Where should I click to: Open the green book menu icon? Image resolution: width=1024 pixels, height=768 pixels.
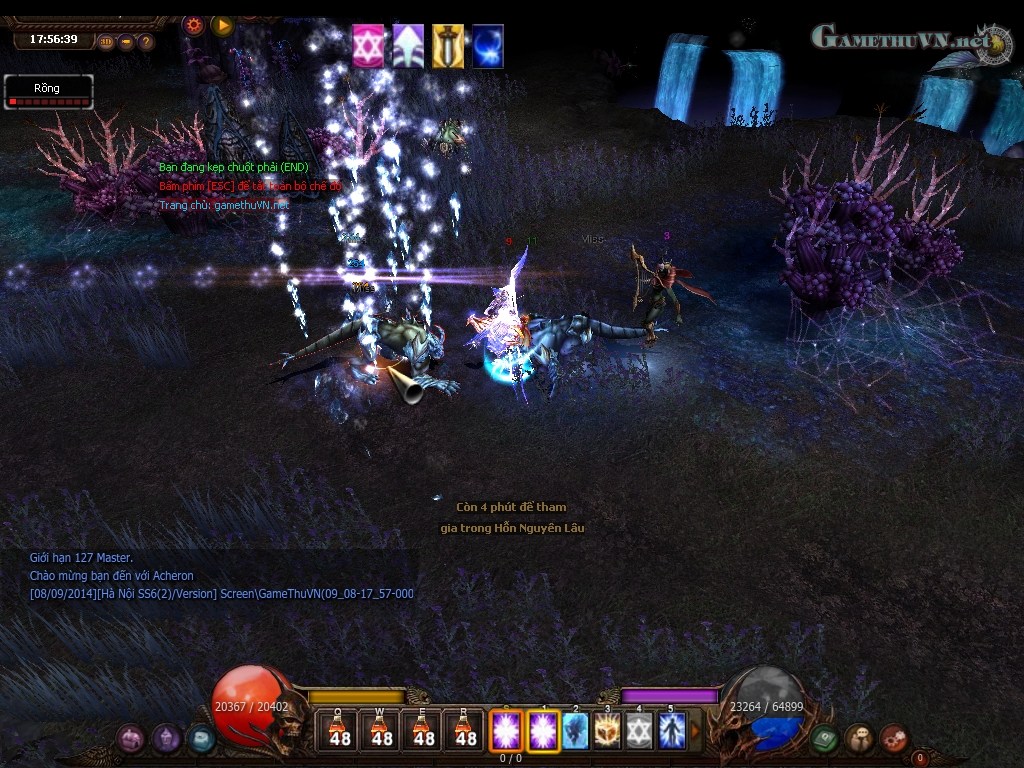coord(824,738)
